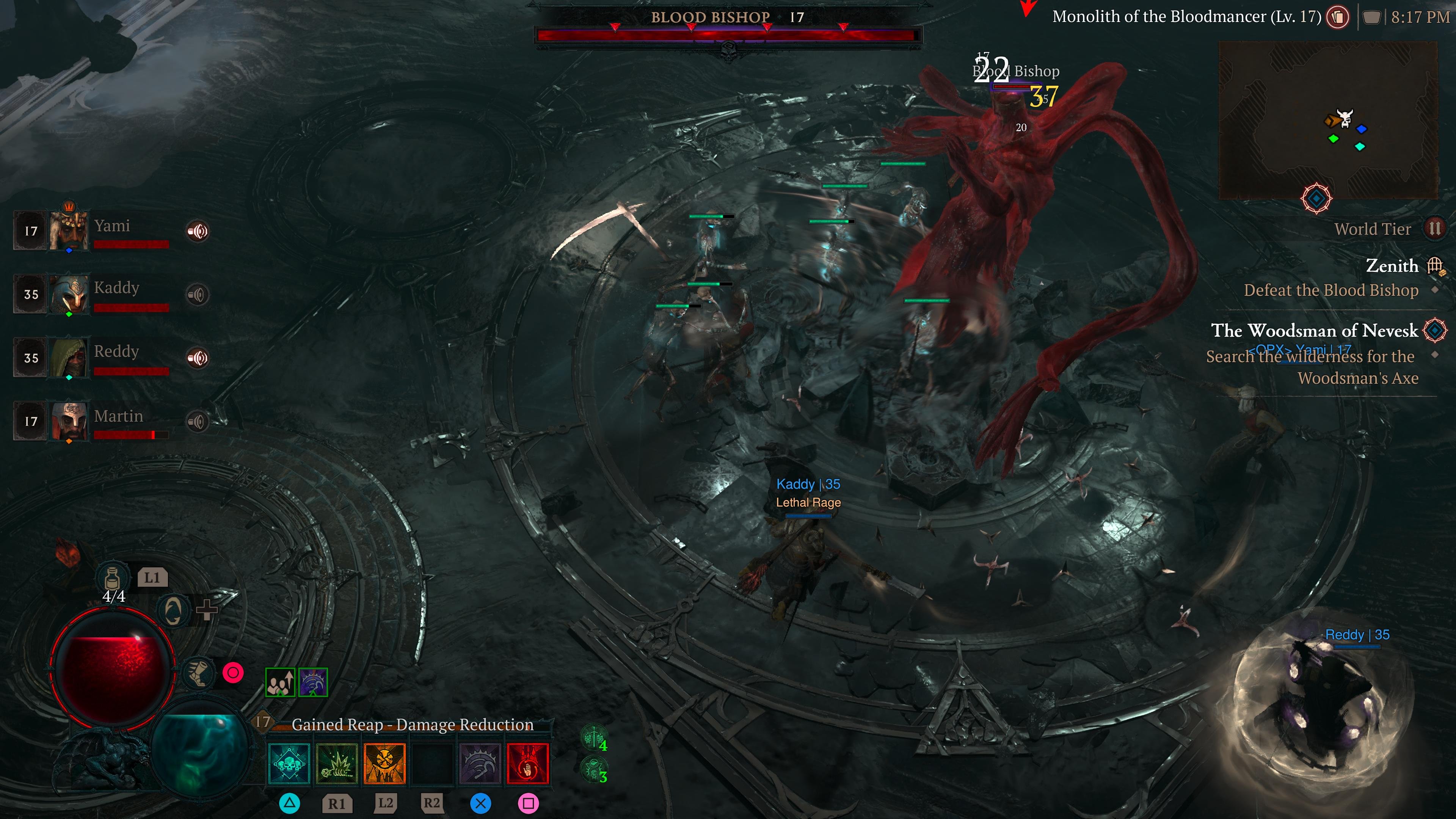Mute Yami's voice chat speaker
Screen dimensions: 1456x819
coord(198,231)
